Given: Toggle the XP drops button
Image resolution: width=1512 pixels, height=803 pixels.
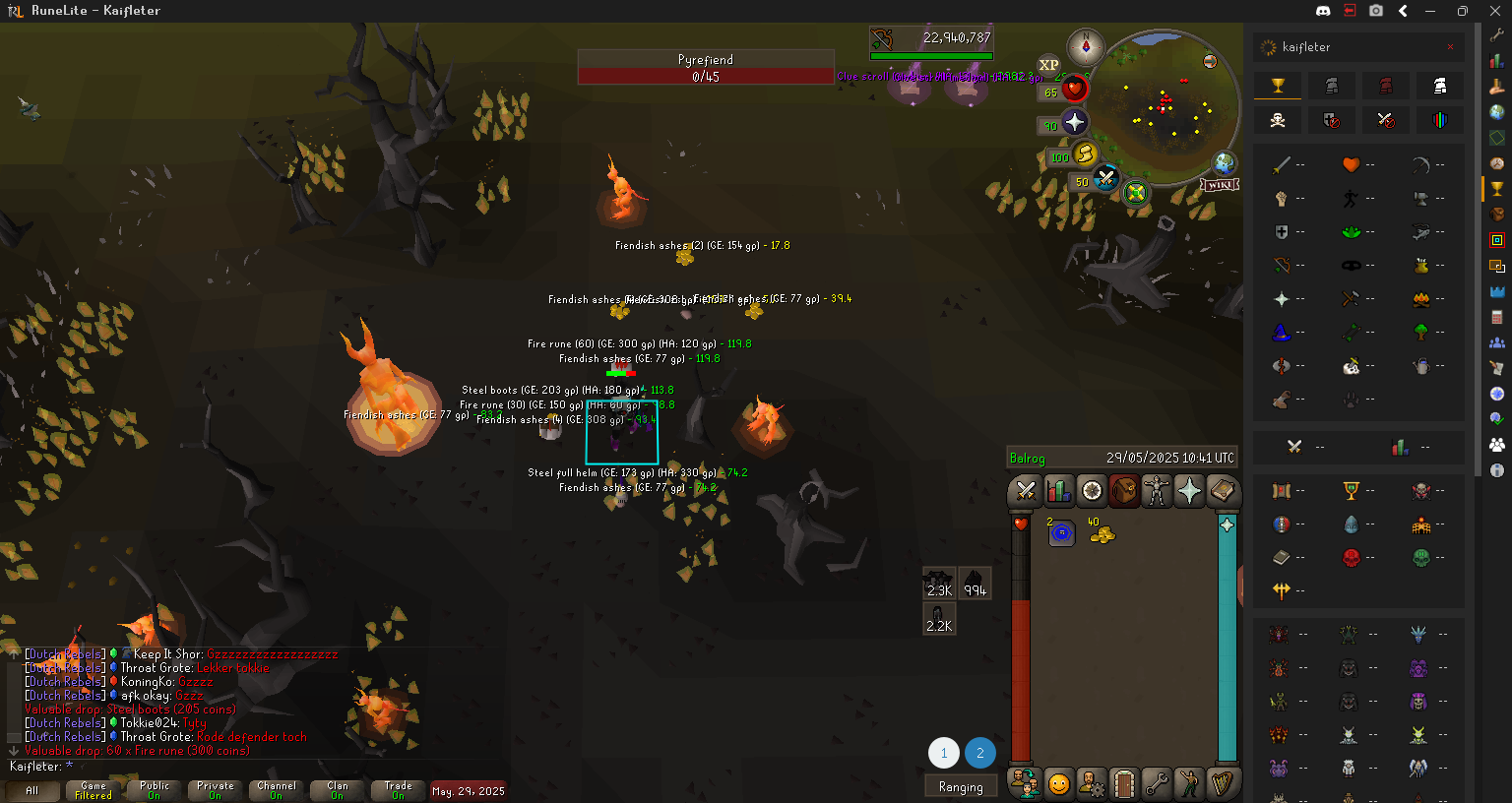Looking at the screenshot, I should [x=1049, y=65].
